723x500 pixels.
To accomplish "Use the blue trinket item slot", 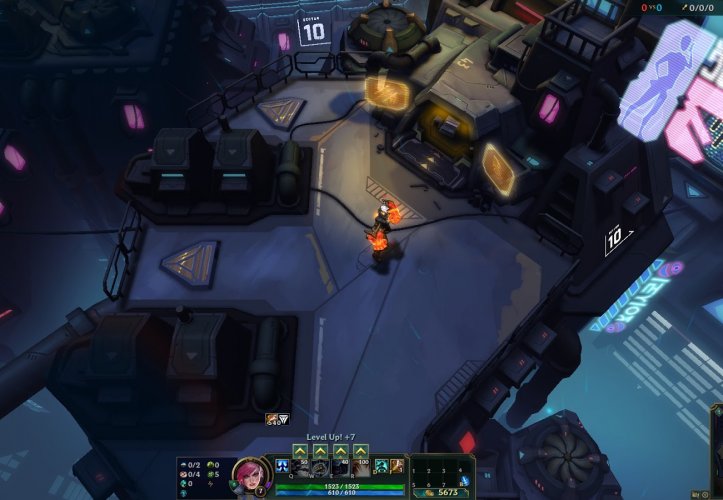I will (464, 481).
